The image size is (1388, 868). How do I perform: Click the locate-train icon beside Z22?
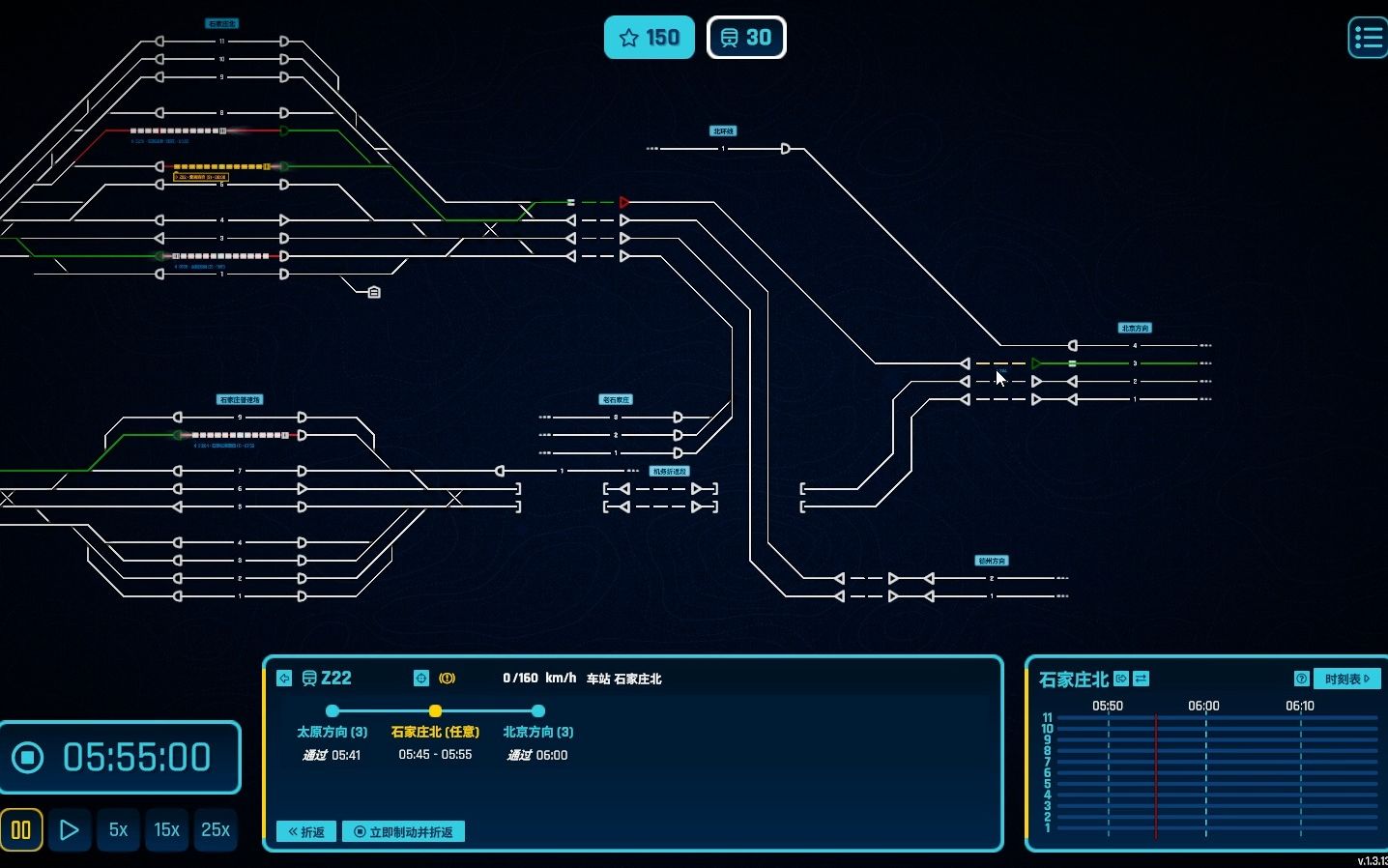coord(420,679)
